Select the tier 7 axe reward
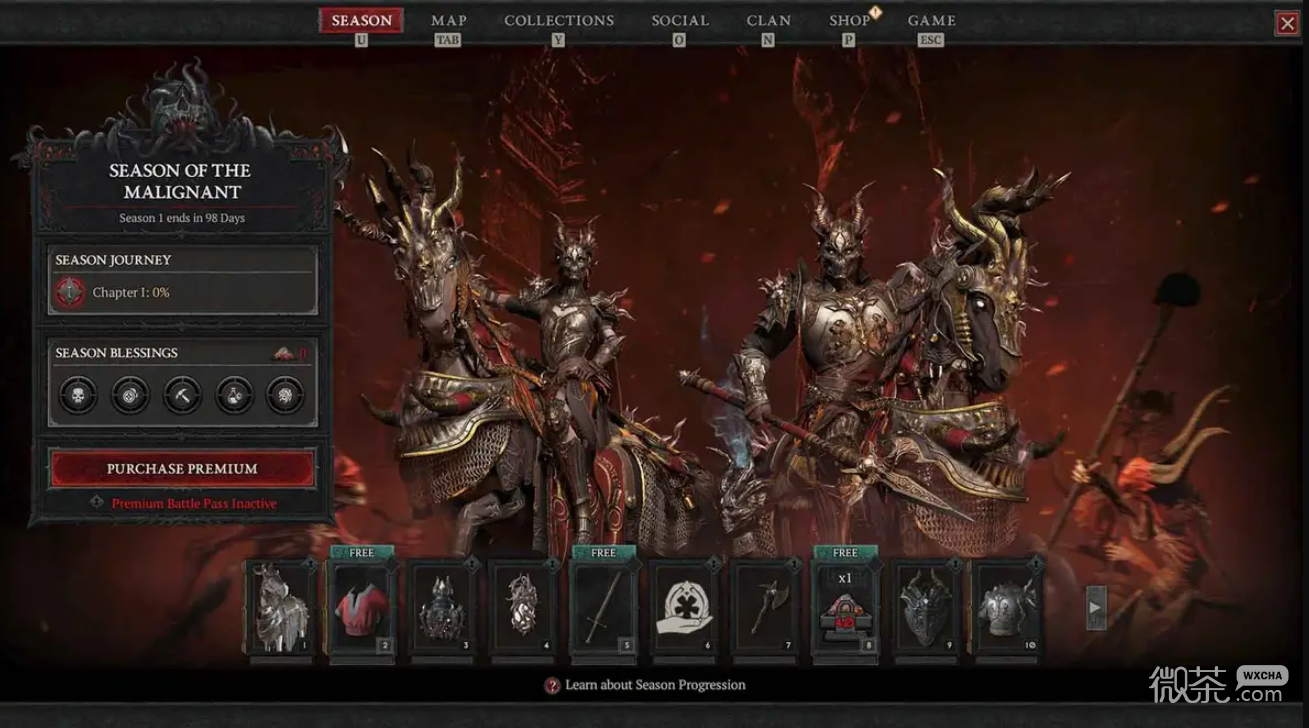 coord(765,607)
